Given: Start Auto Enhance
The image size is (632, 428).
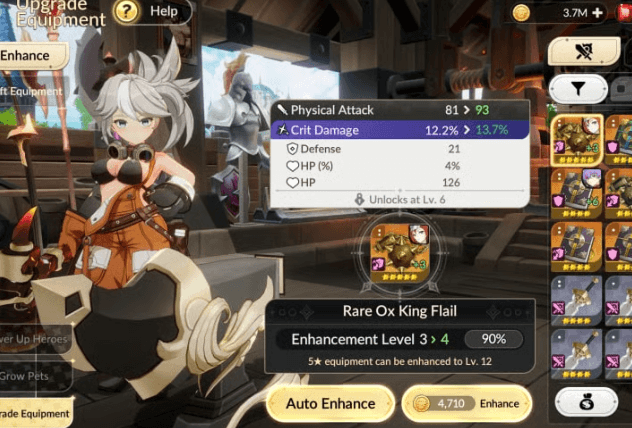Looking at the screenshot, I should pyautogui.click(x=330, y=404).
